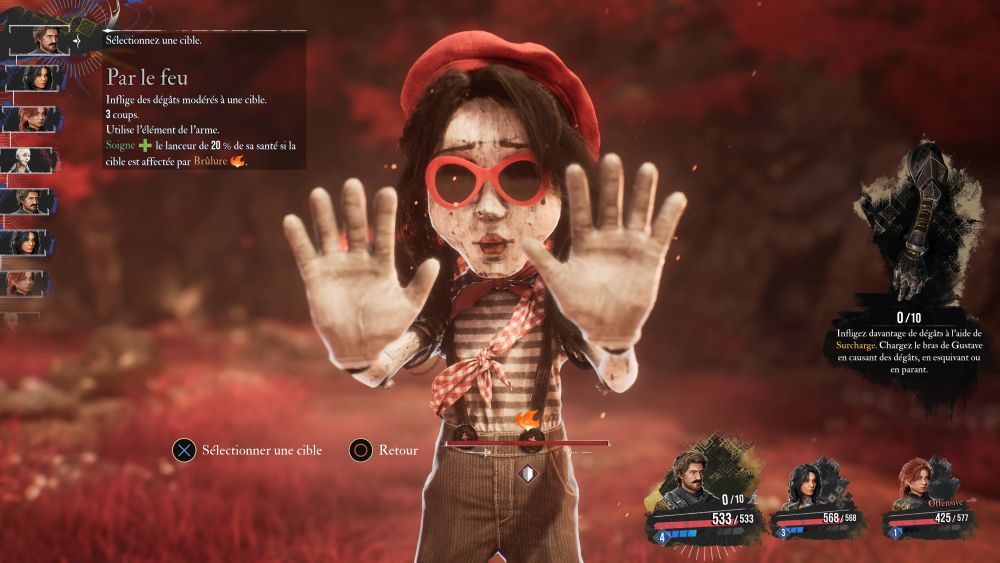Select Gustave's current-turn portrait in turn order
Image resolution: width=1000 pixels, height=563 pixels.
[x=39, y=40]
